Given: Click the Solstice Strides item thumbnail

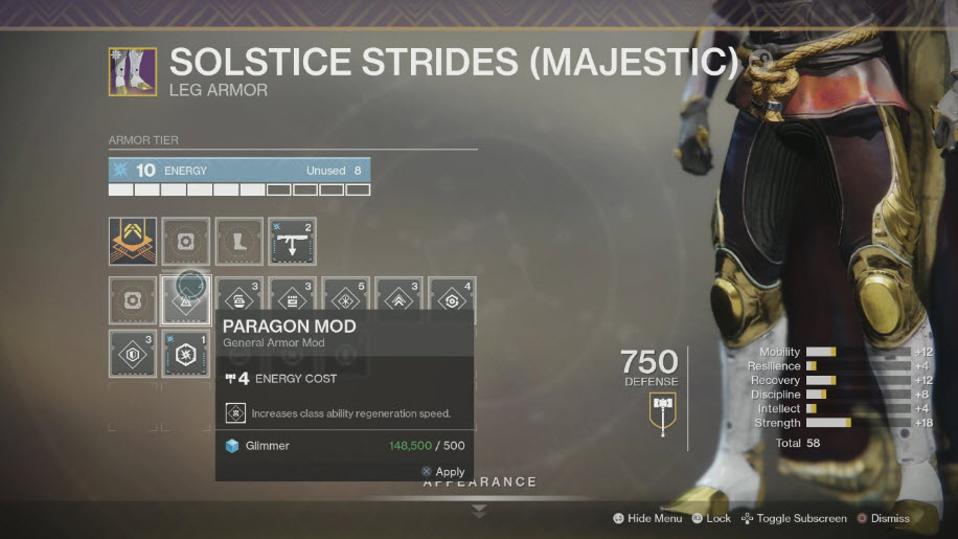Looking at the screenshot, I should click(x=133, y=71).
